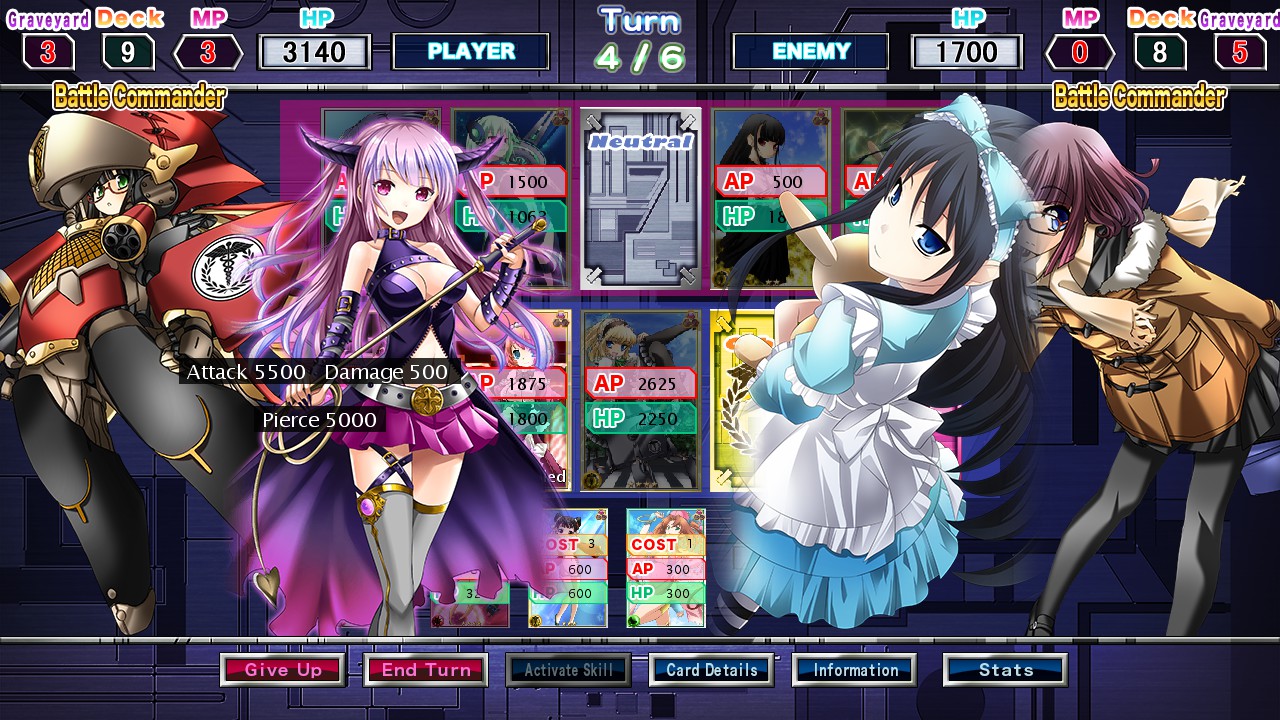View battle Stats
The height and width of the screenshot is (720, 1280).
[x=1005, y=670]
